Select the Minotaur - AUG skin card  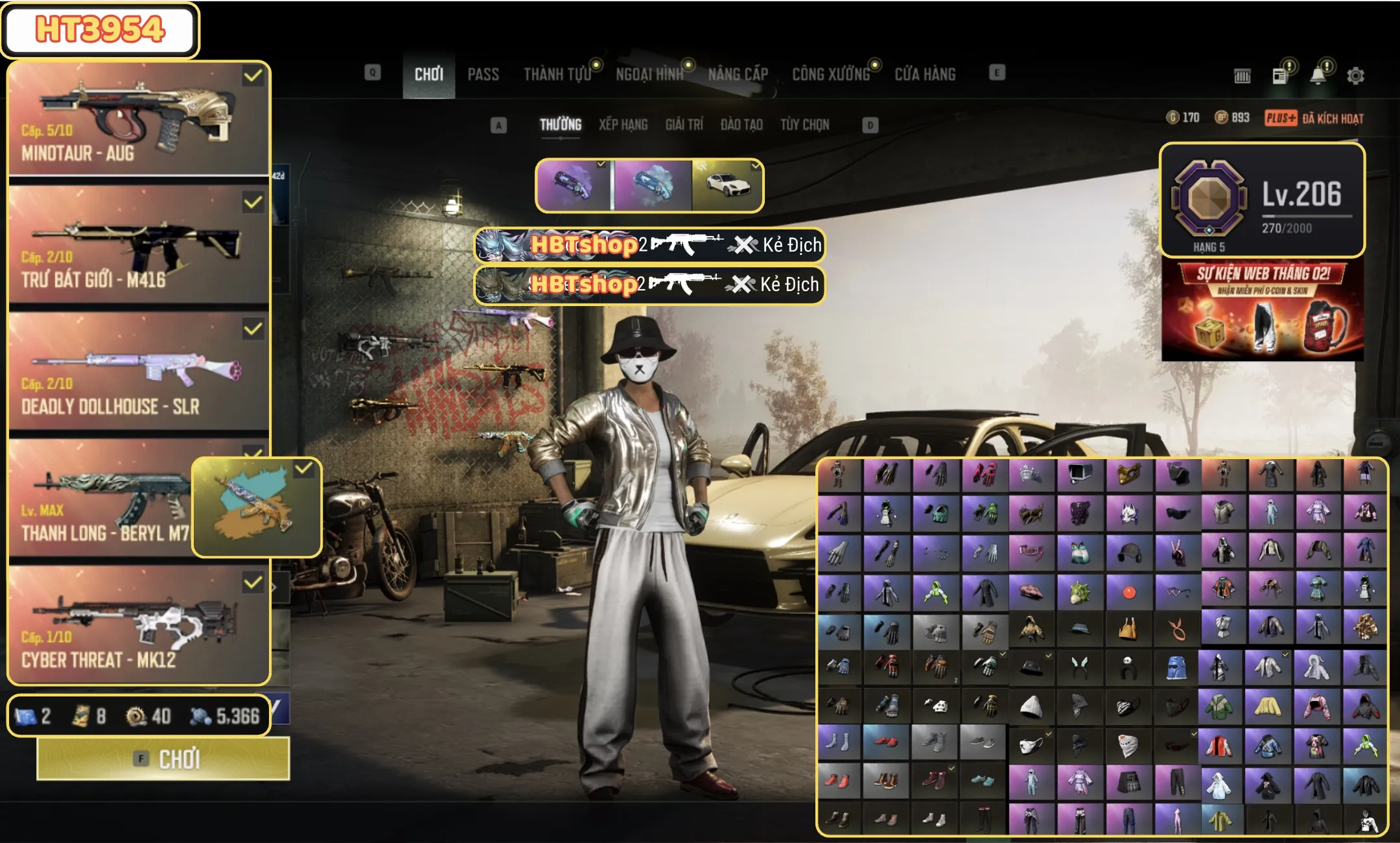click(138, 119)
